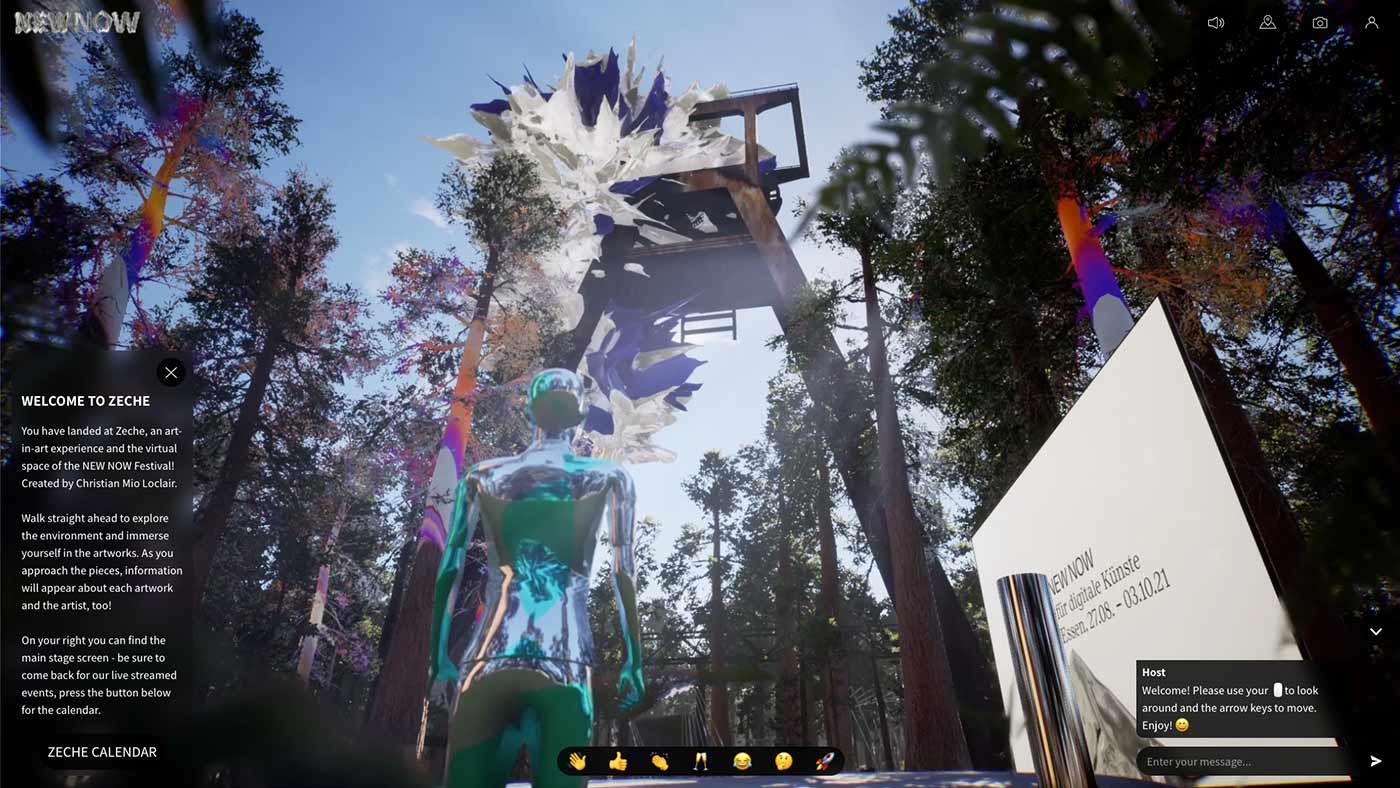
Task: Send the champagne glasses emoji reaction
Action: click(700, 761)
